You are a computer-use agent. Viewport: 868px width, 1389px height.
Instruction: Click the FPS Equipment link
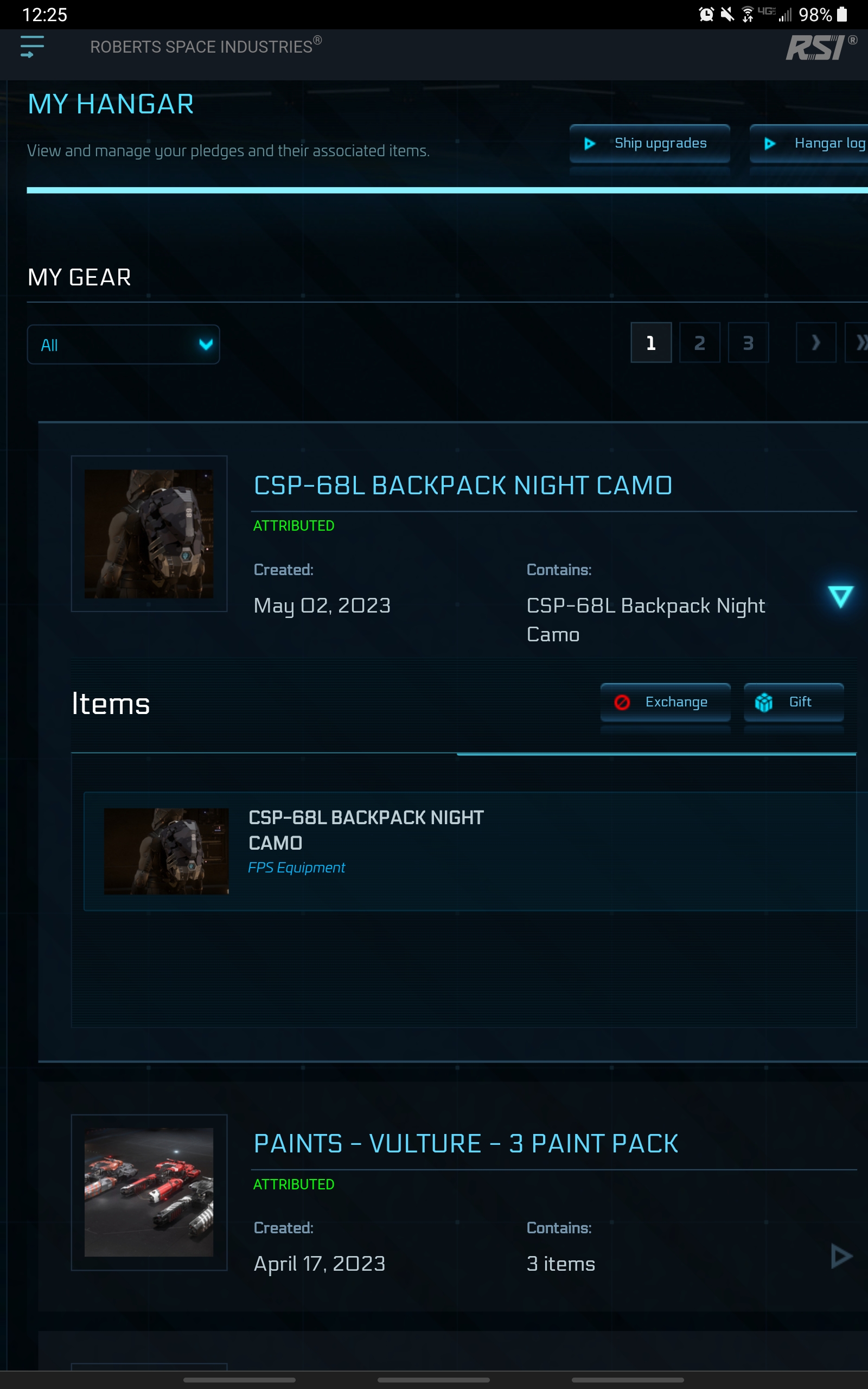tap(297, 867)
